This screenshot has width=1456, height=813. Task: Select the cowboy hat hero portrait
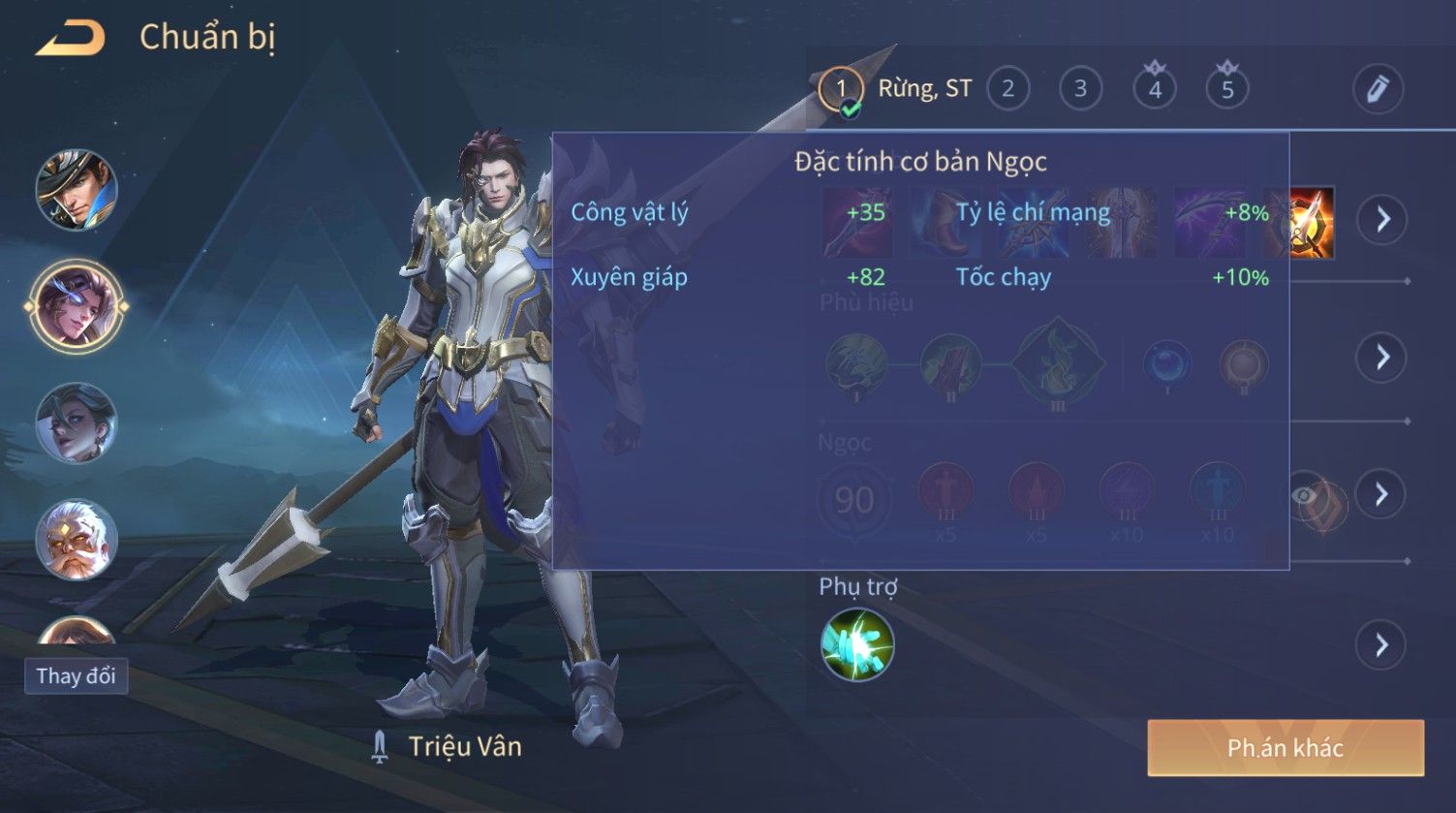point(77,190)
